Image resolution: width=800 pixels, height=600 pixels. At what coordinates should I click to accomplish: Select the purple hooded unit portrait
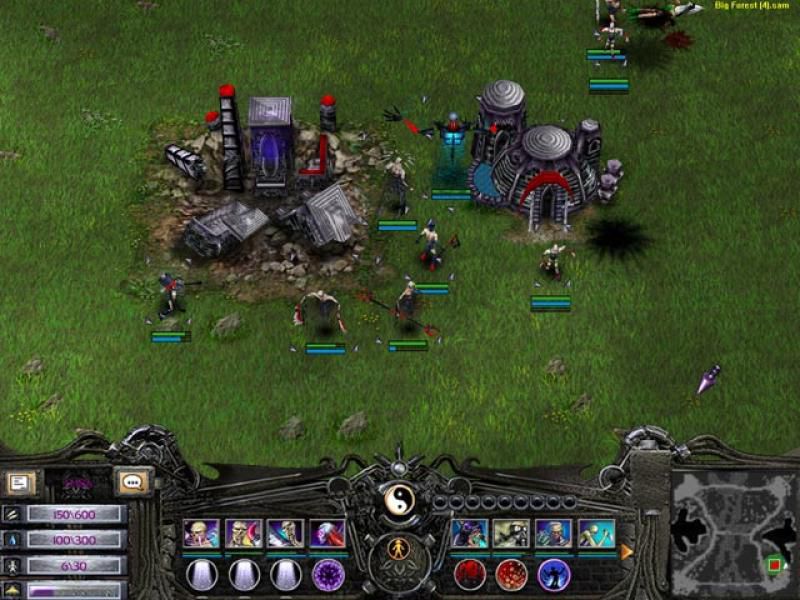tap(467, 533)
